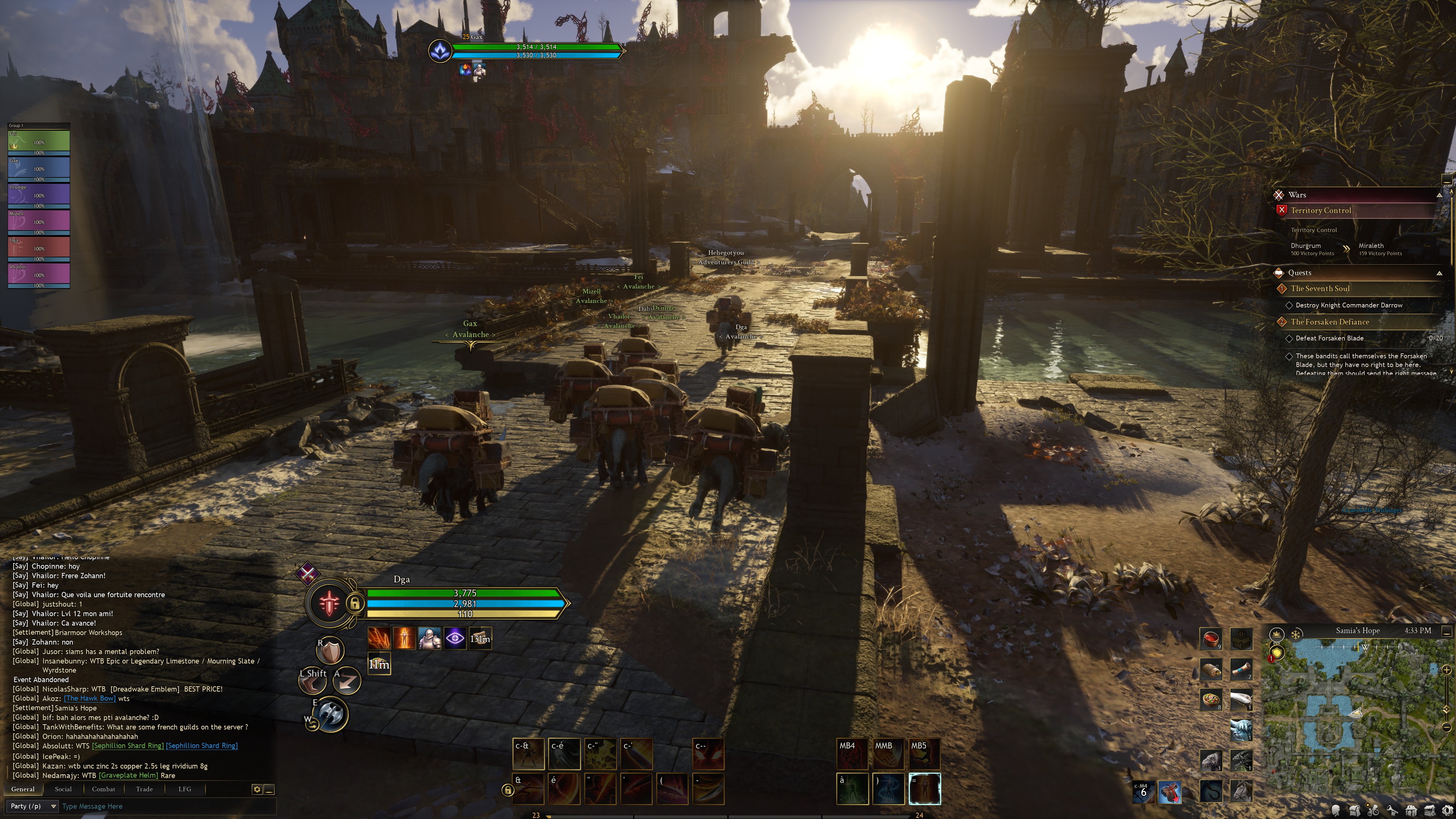
Task: Open the Party chat channel dropdown
Action: pos(33,806)
